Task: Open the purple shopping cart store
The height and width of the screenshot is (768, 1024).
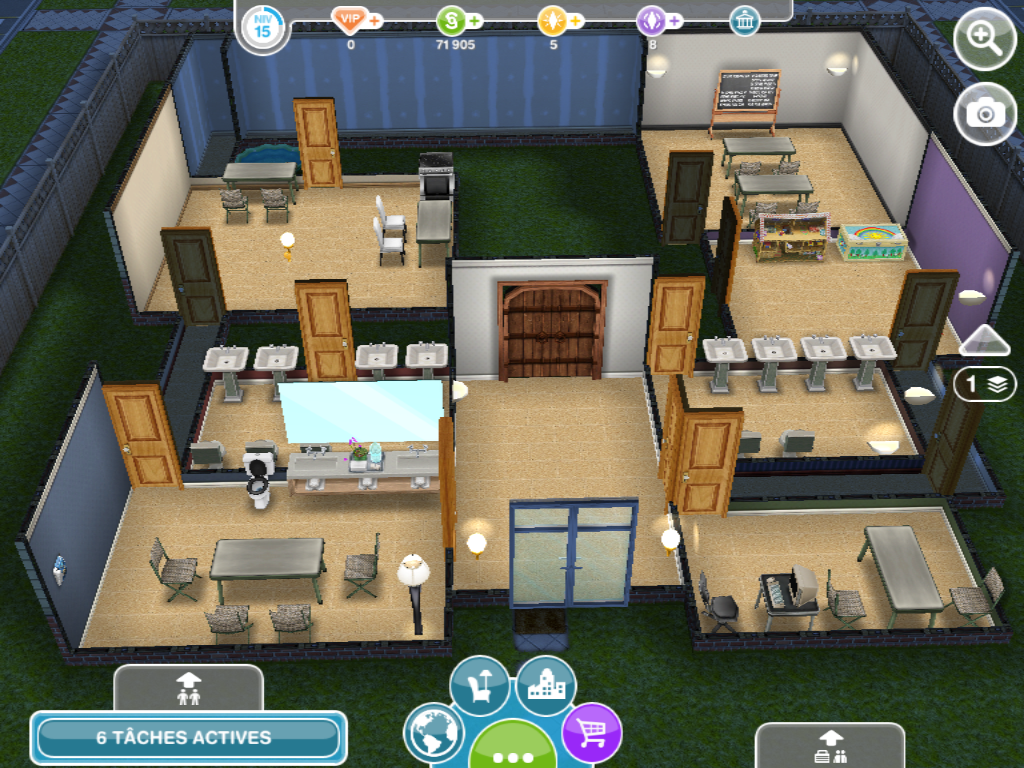Action: point(592,733)
